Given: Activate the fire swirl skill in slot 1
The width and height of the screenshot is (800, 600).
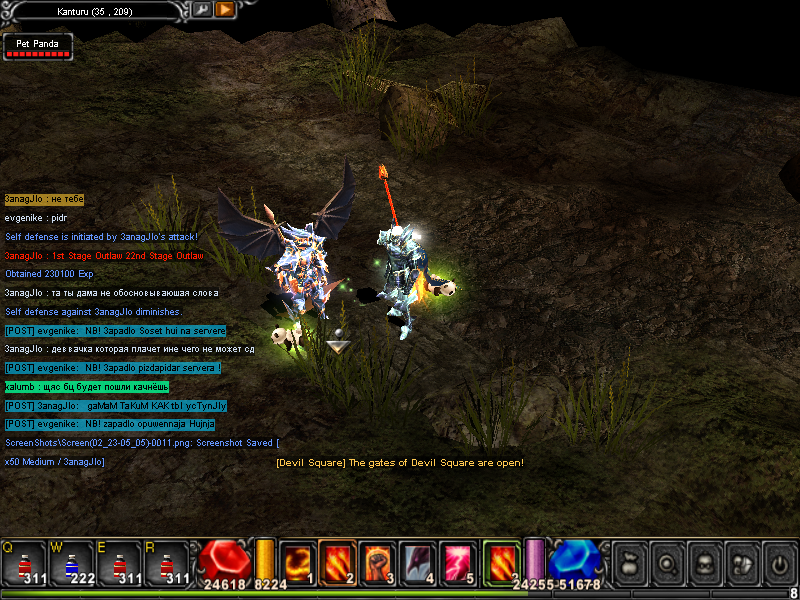Looking at the screenshot, I should (298, 562).
